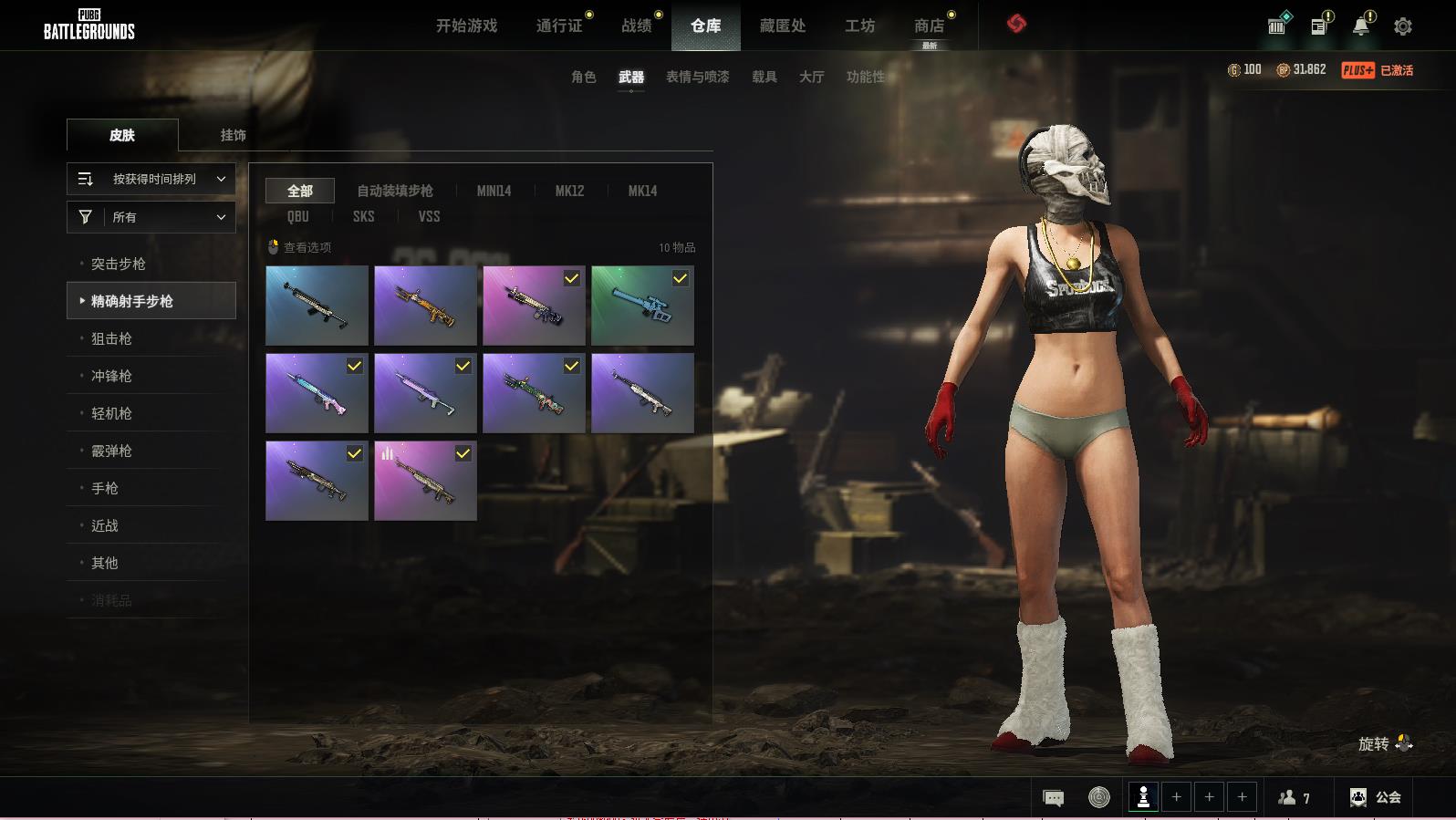The width and height of the screenshot is (1456, 820).
Task: Open the settings gear icon
Action: [x=1403, y=26]
